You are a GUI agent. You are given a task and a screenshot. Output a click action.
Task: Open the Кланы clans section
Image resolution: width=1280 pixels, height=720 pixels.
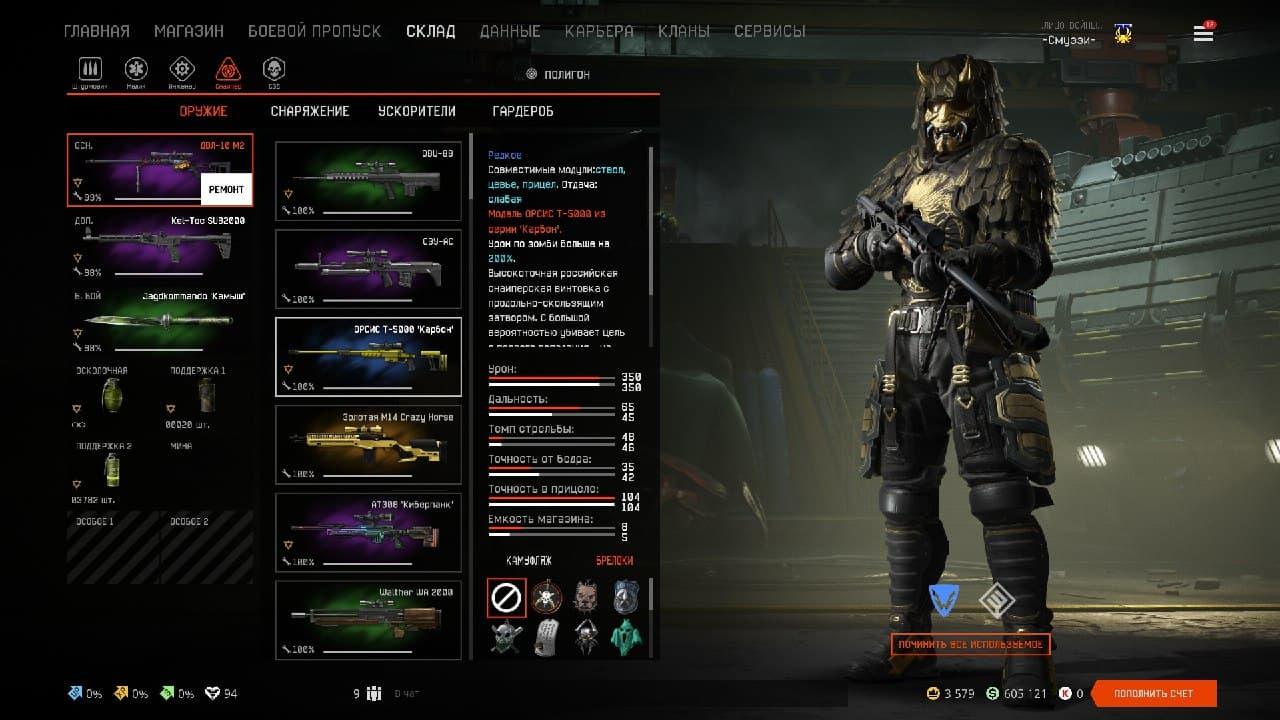[684, 31]
